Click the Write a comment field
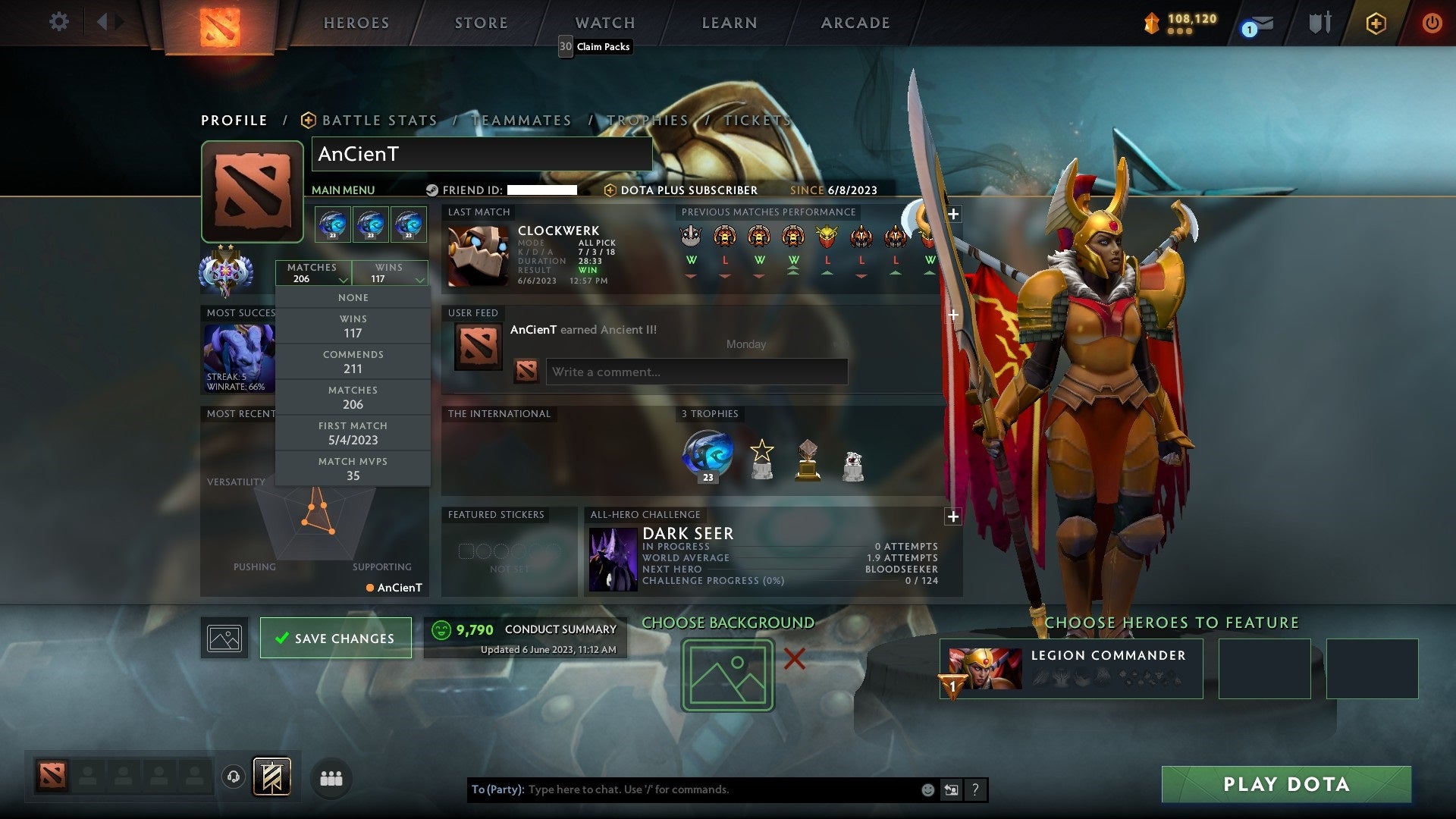 (x=696, y=372)
